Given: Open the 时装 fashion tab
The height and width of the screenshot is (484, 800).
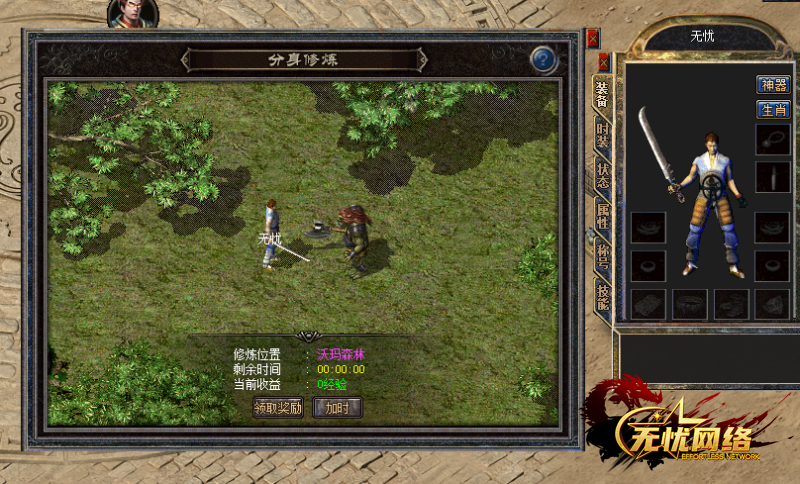Looking at the screenshot, I should (x=602, y=136).
